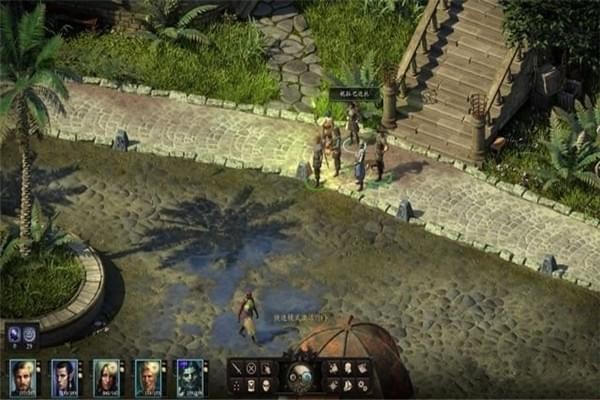Open the party formation dots icon

pyautogui.click(x=237, y=384)
